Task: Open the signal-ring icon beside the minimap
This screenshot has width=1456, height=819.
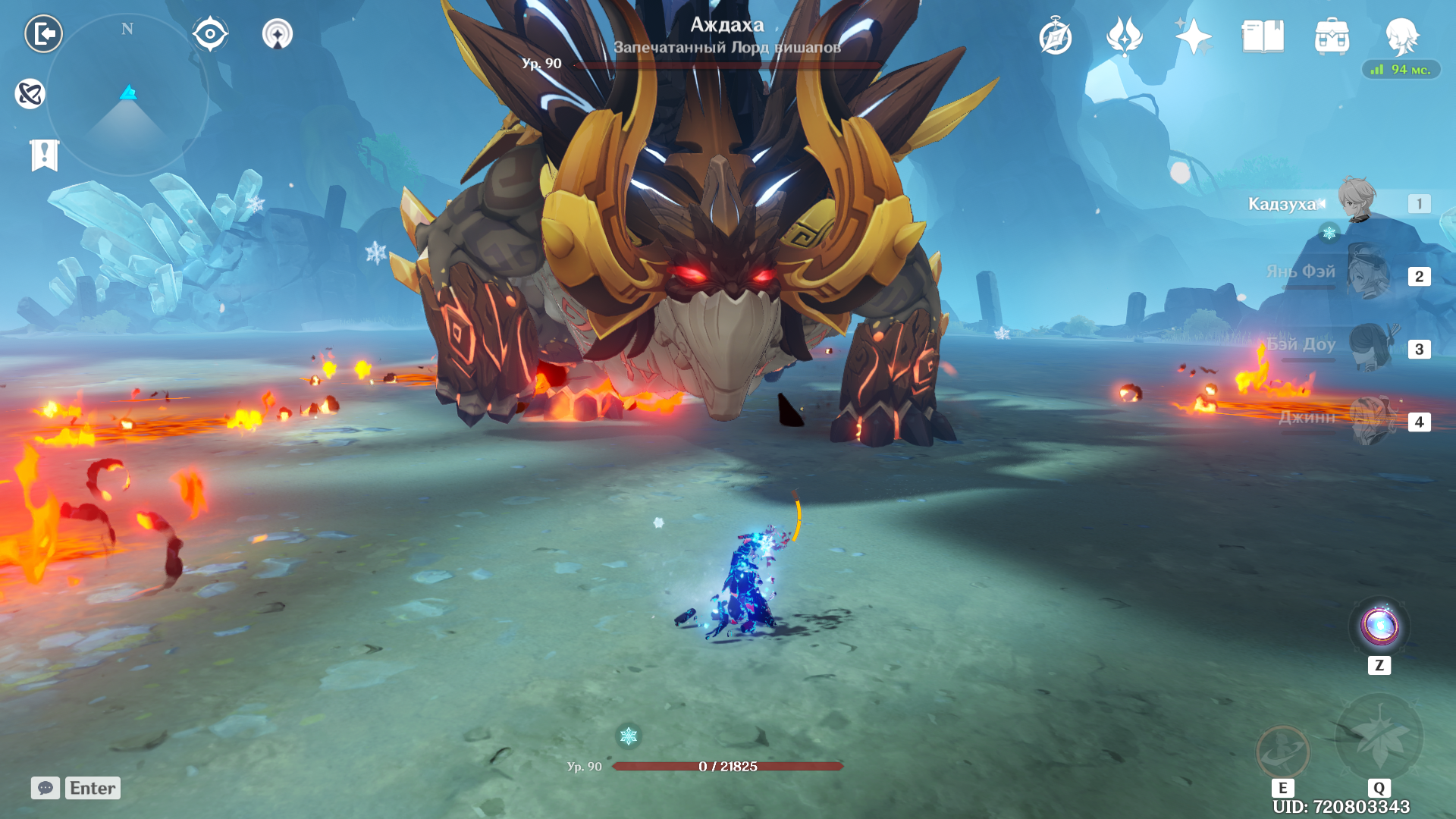Action: (x=278, y=34)
